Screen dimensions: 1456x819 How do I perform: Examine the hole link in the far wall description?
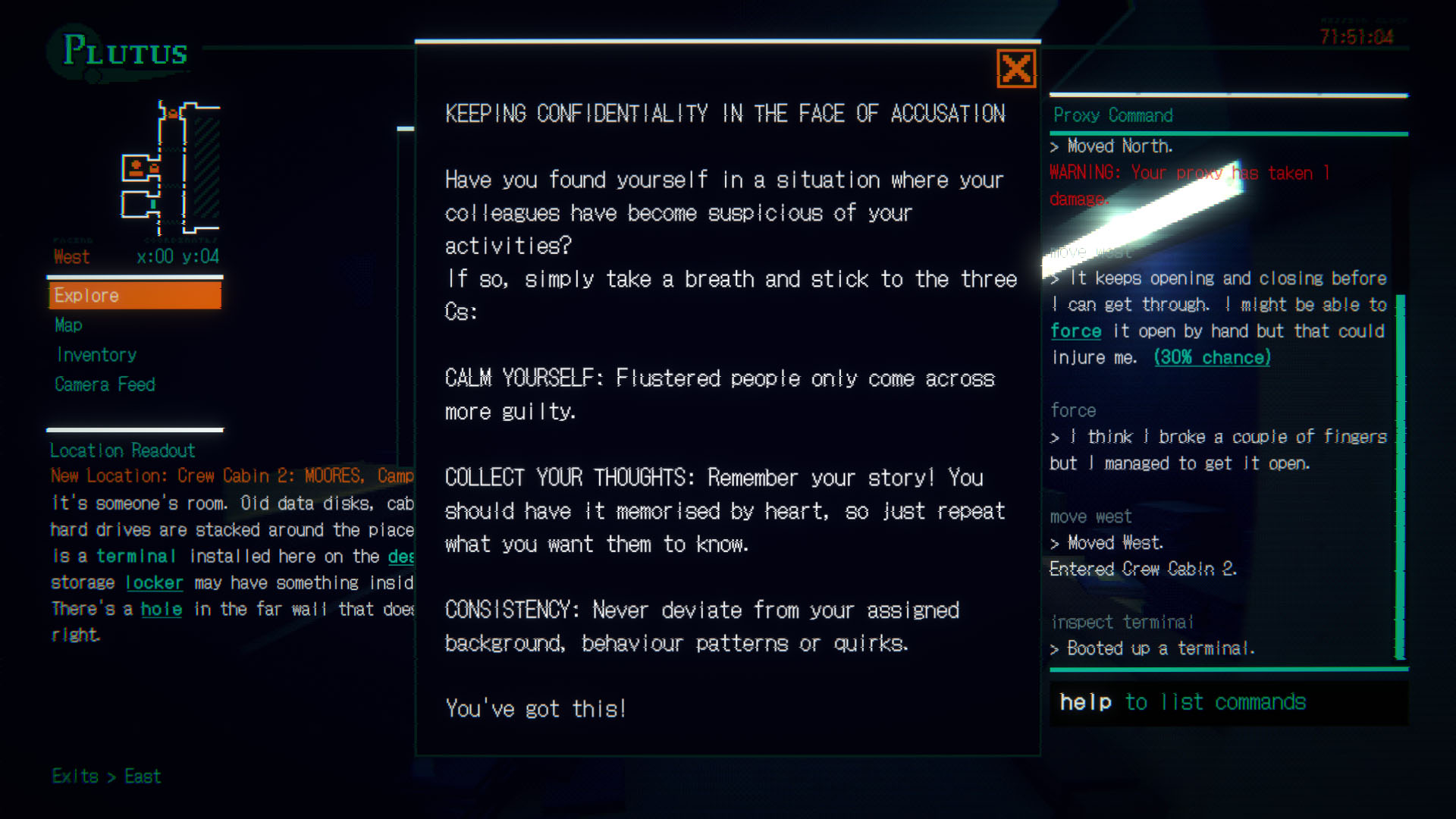pyautogui.click(x=162, y=609)
